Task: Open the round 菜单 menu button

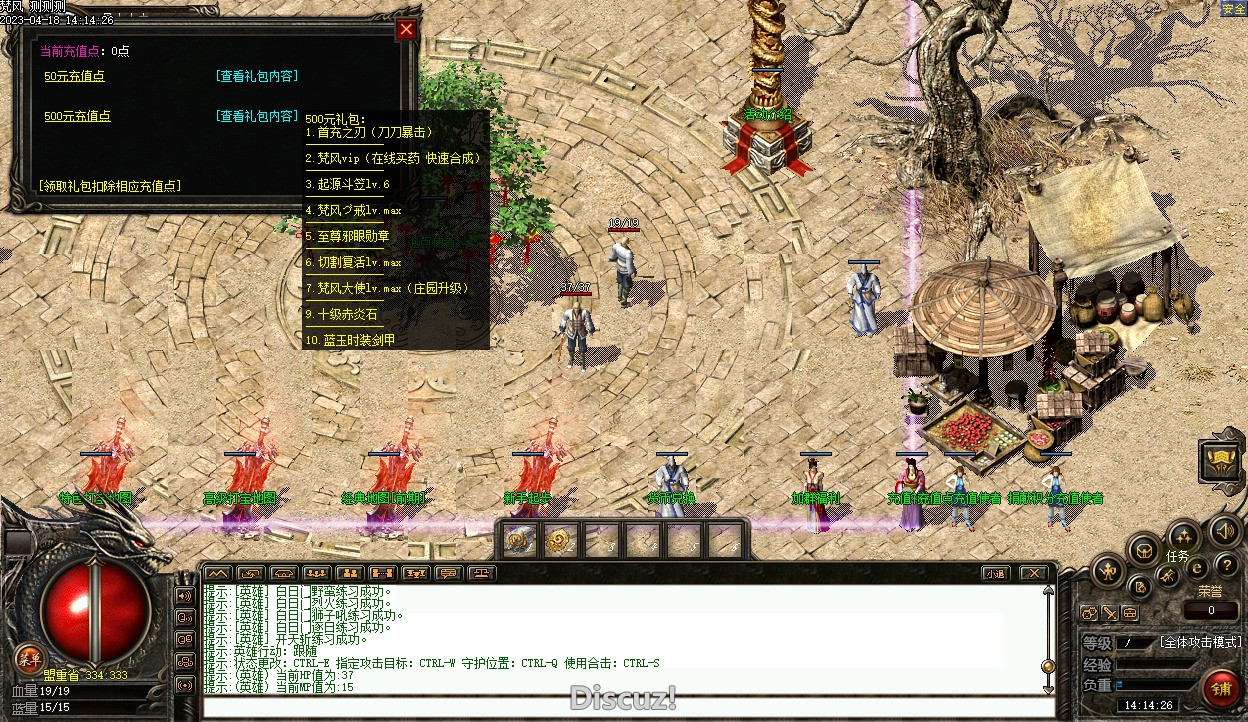Action: click(x=30, y=659)
